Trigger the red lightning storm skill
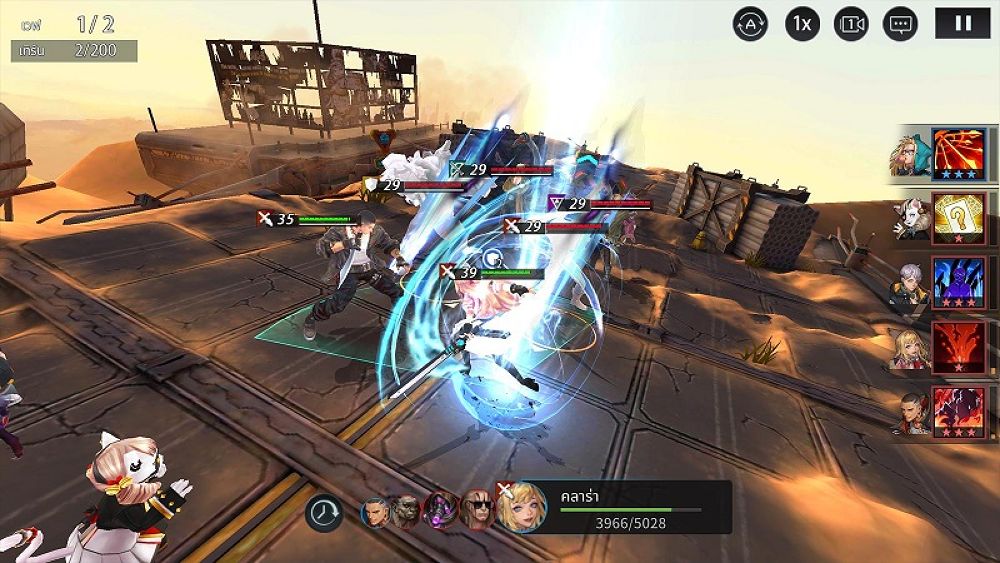 click(x=958, y=410)
